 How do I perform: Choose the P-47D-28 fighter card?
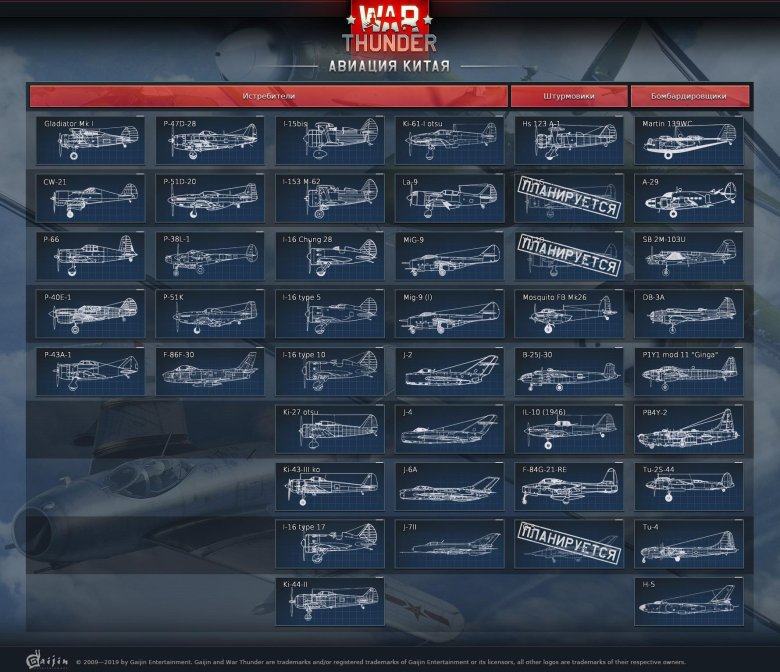click(x=210, y=141)
